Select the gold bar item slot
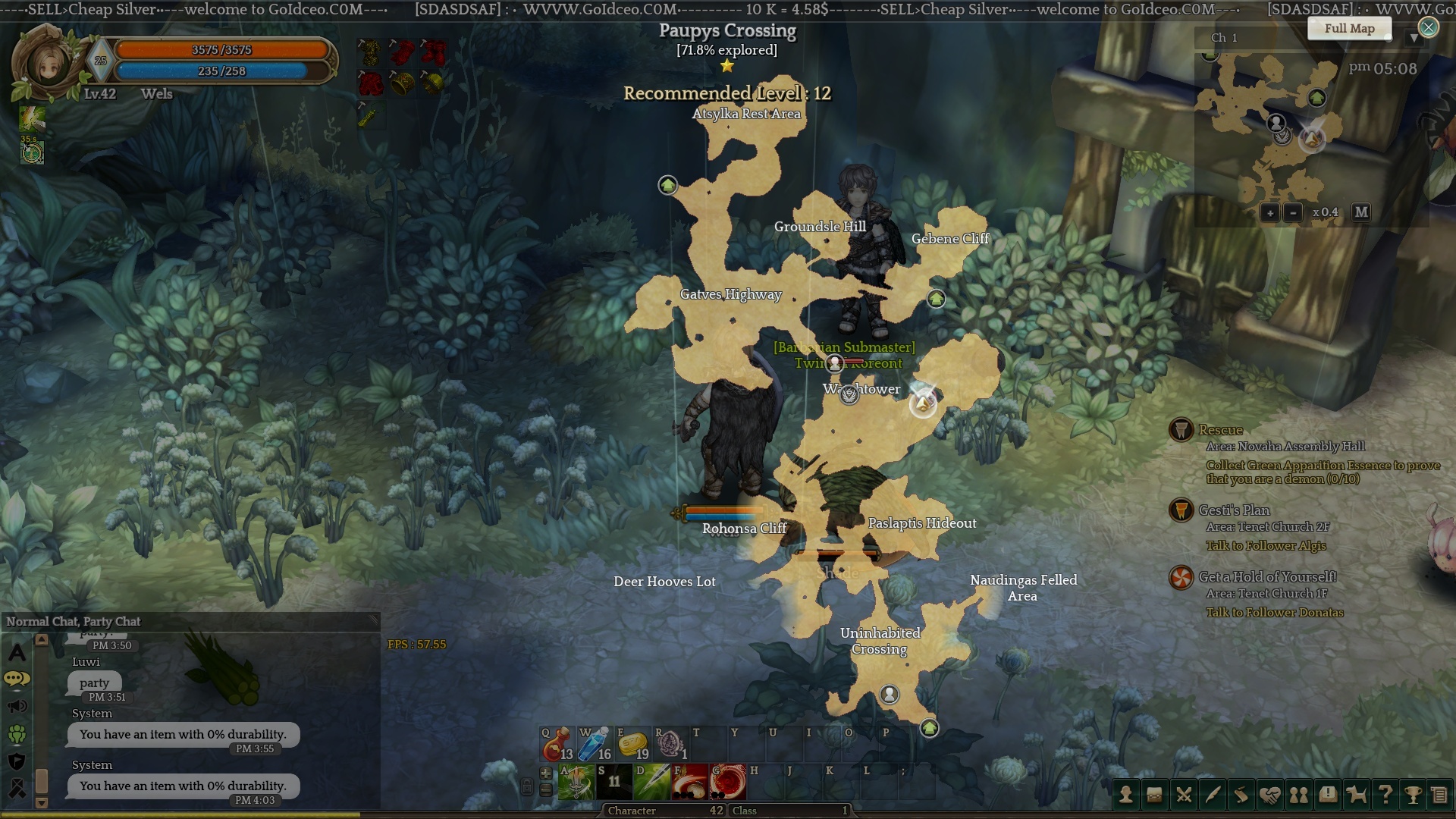This screenshot has height=819, width=1456. click(x=632, y=744)
